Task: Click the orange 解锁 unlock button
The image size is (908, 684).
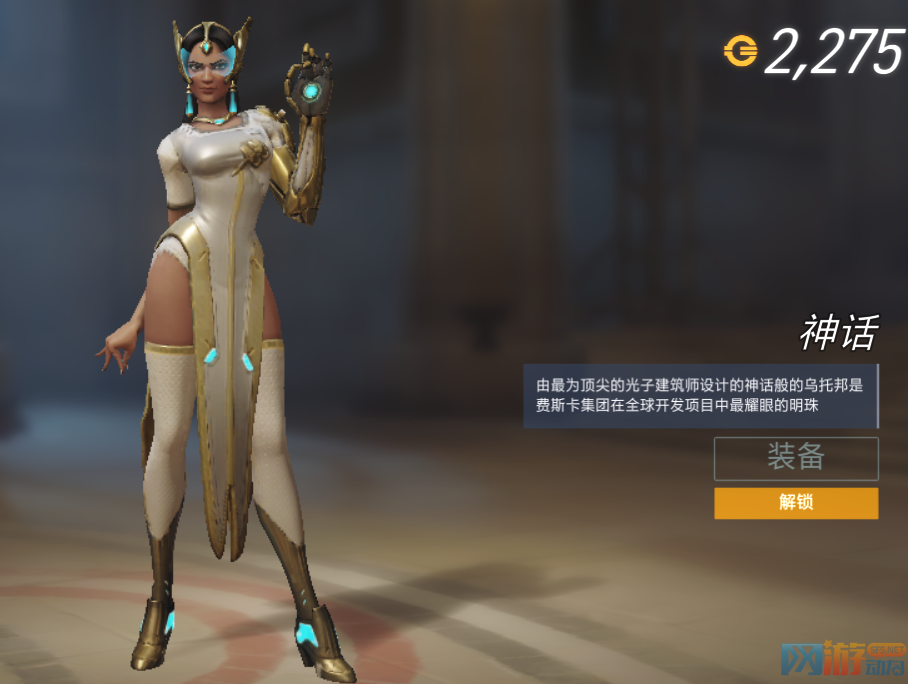Action: coord(796,503)
